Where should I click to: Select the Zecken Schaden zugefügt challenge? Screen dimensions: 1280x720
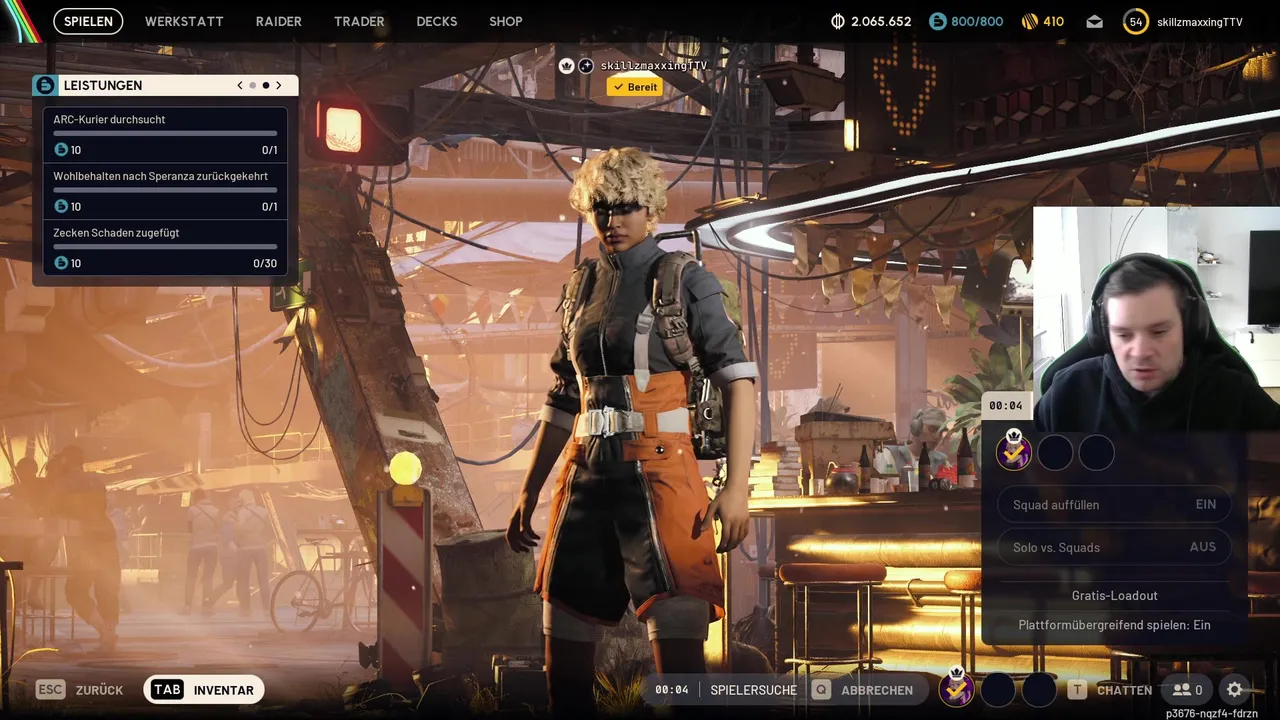165,248
